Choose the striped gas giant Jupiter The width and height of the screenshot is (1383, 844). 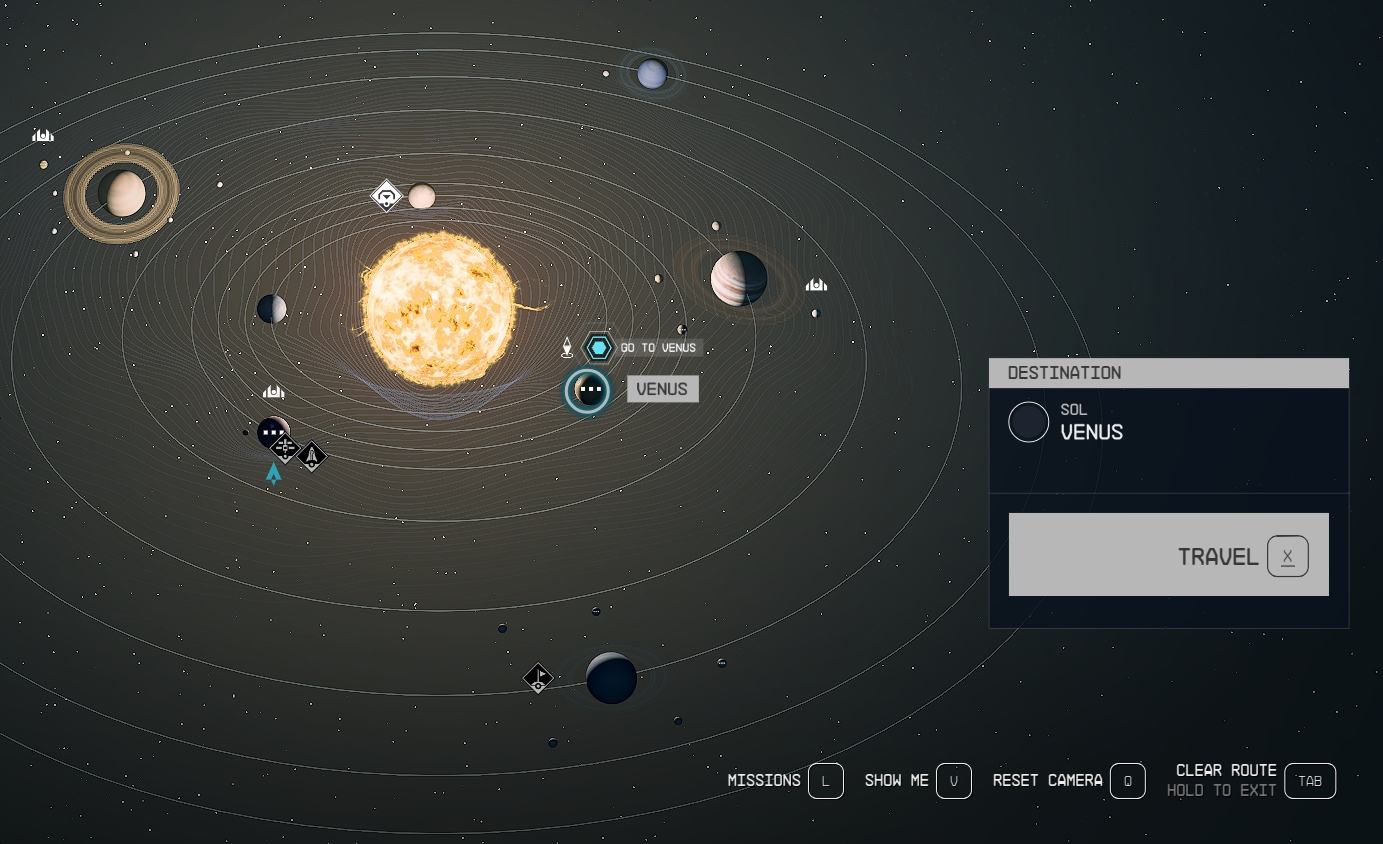pyautogui.click(x=739, y=278)
